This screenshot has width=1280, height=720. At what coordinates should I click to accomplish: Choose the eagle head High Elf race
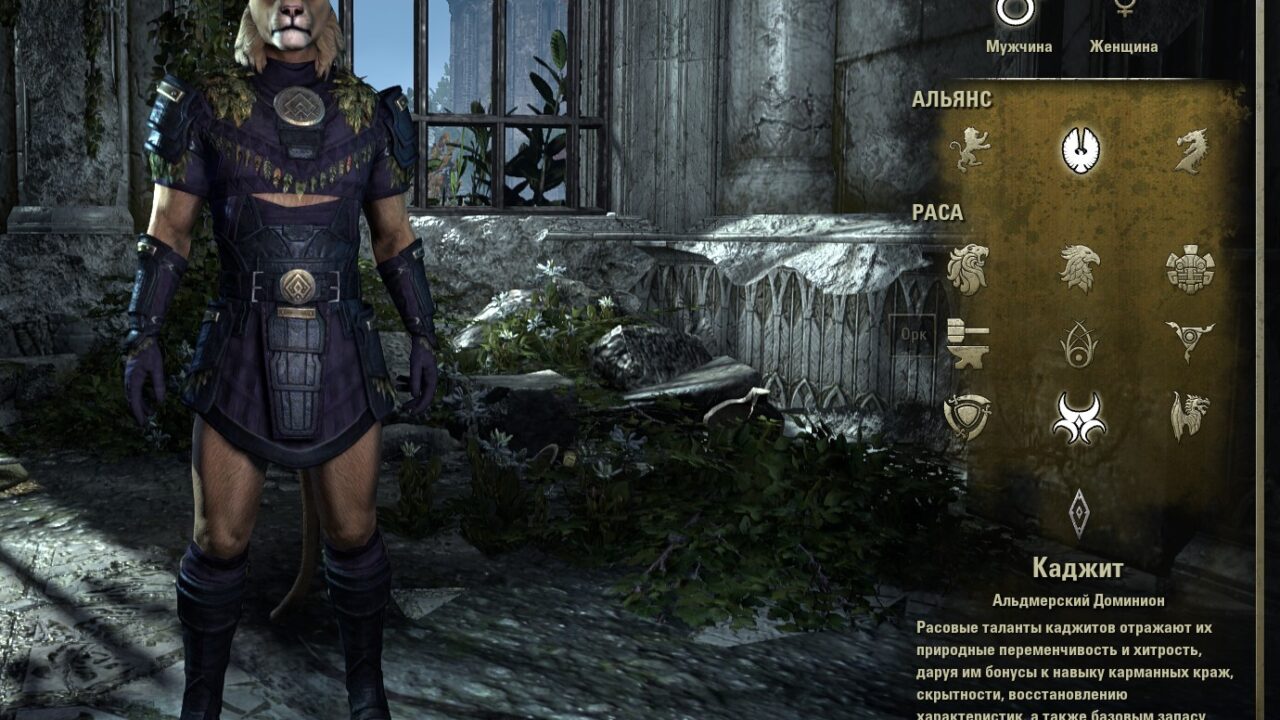click(x=1080, y=269)
